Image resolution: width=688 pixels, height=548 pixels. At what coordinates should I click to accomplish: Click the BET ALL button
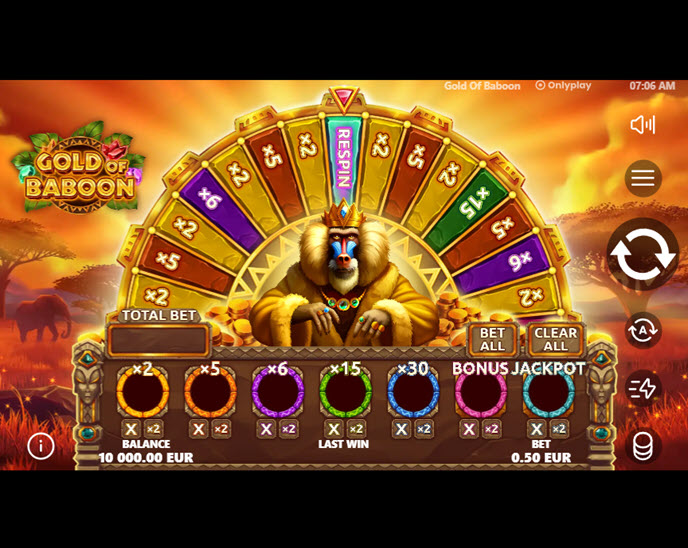(x=492, y=340)
